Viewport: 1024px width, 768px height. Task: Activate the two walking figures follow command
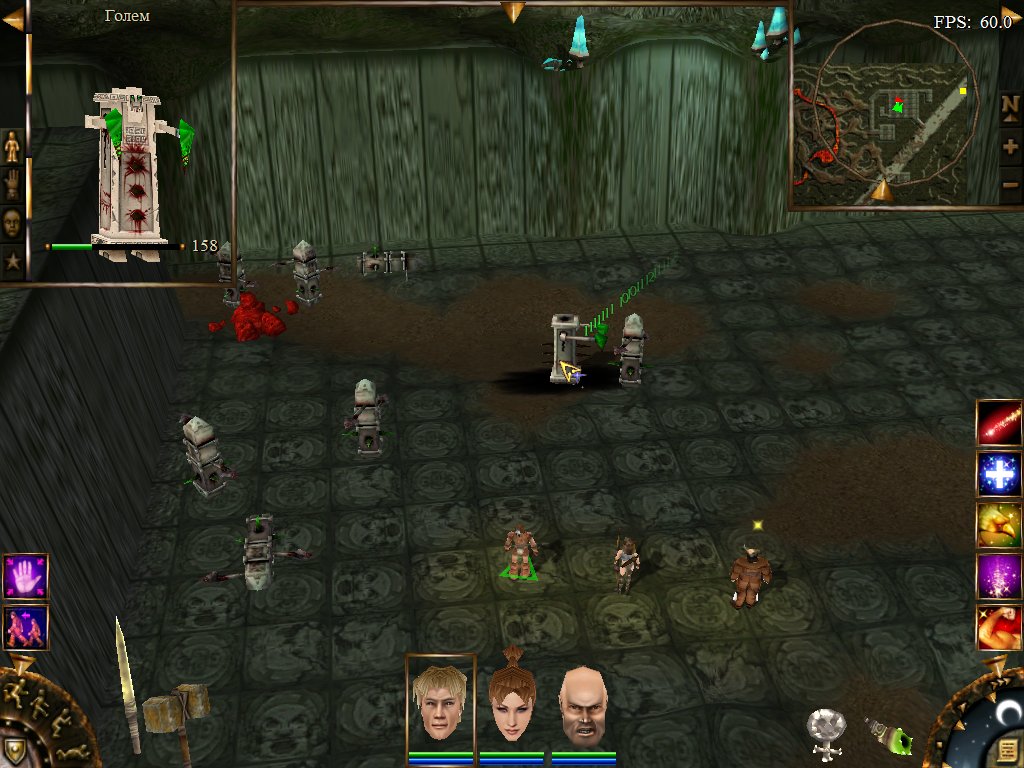pos(25,628)
